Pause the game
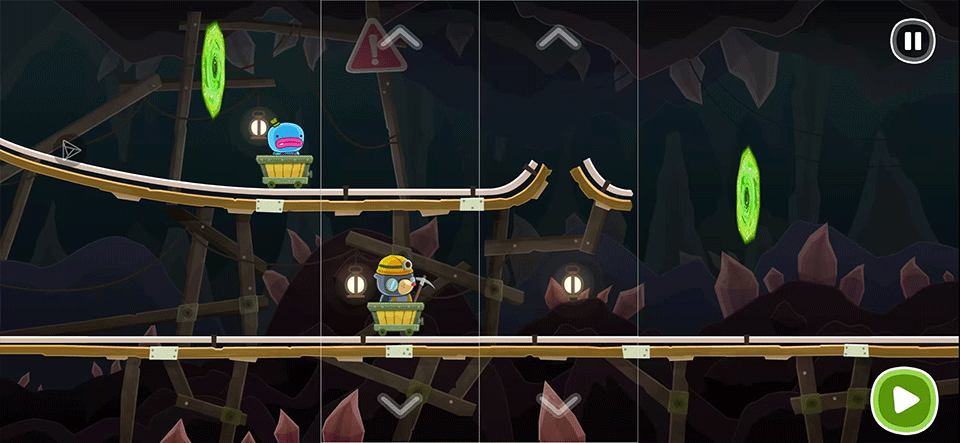Image resolution: width=960 pixels, height=443 pixels. (912, 42)
